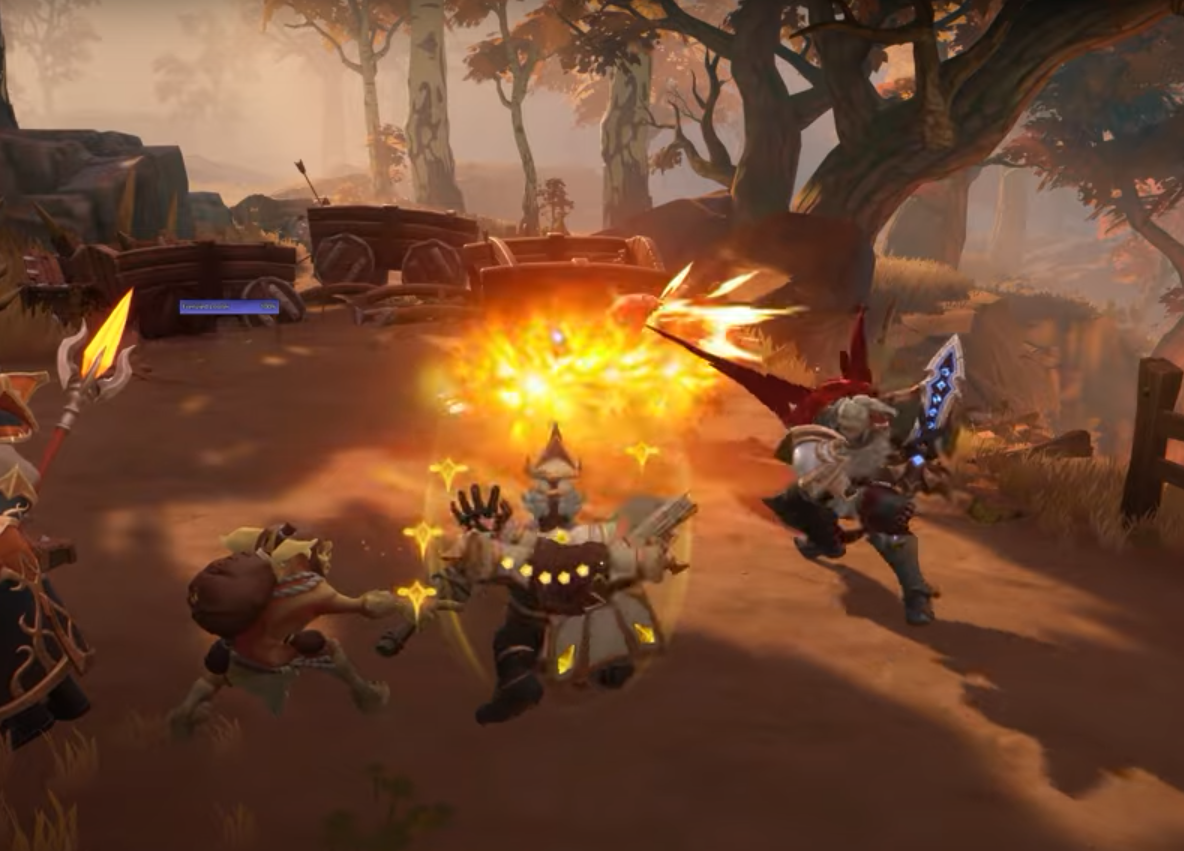Select the blue nameplate showing 100%
This screenshot has height=851, width=1184.
[229, 307]
